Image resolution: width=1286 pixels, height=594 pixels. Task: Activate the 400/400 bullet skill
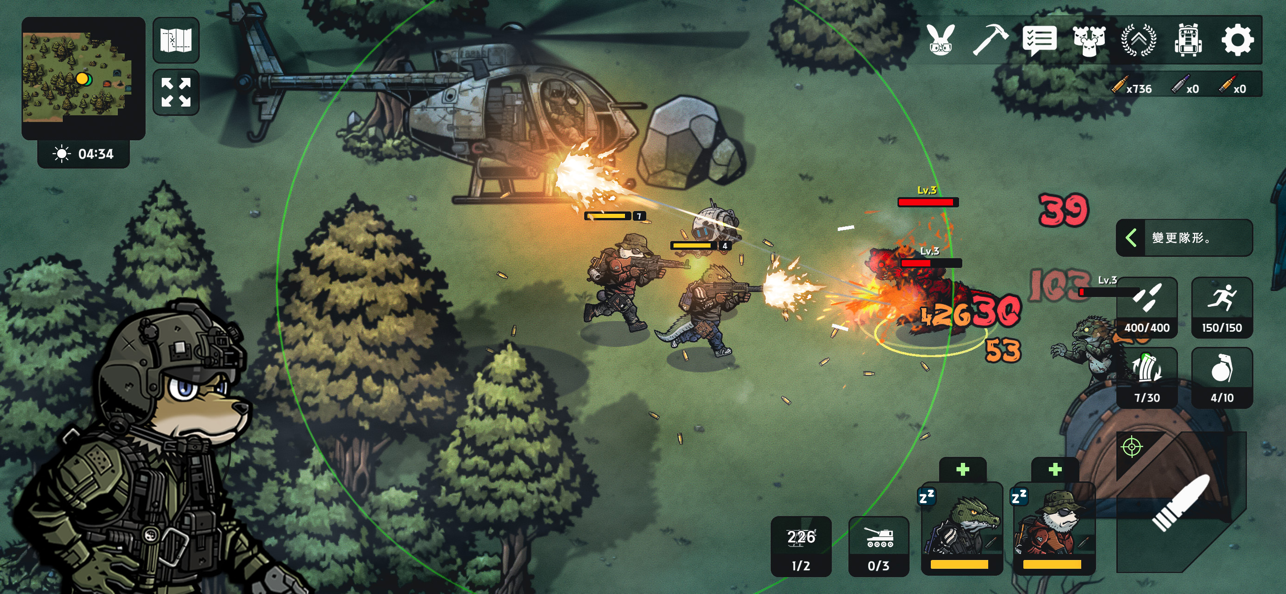click(1147, 307)
